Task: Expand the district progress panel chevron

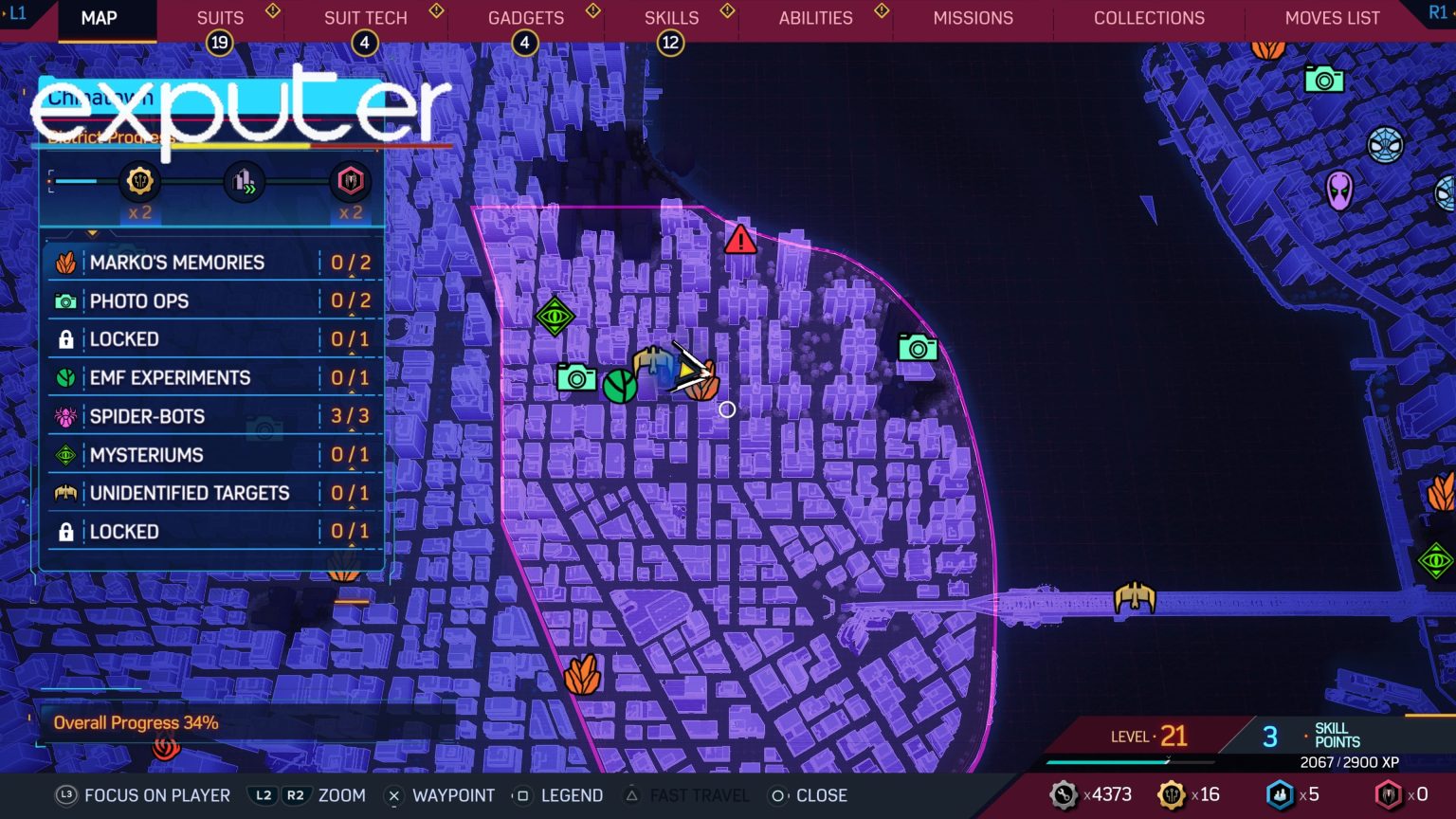Action: (x=92, y=233)
